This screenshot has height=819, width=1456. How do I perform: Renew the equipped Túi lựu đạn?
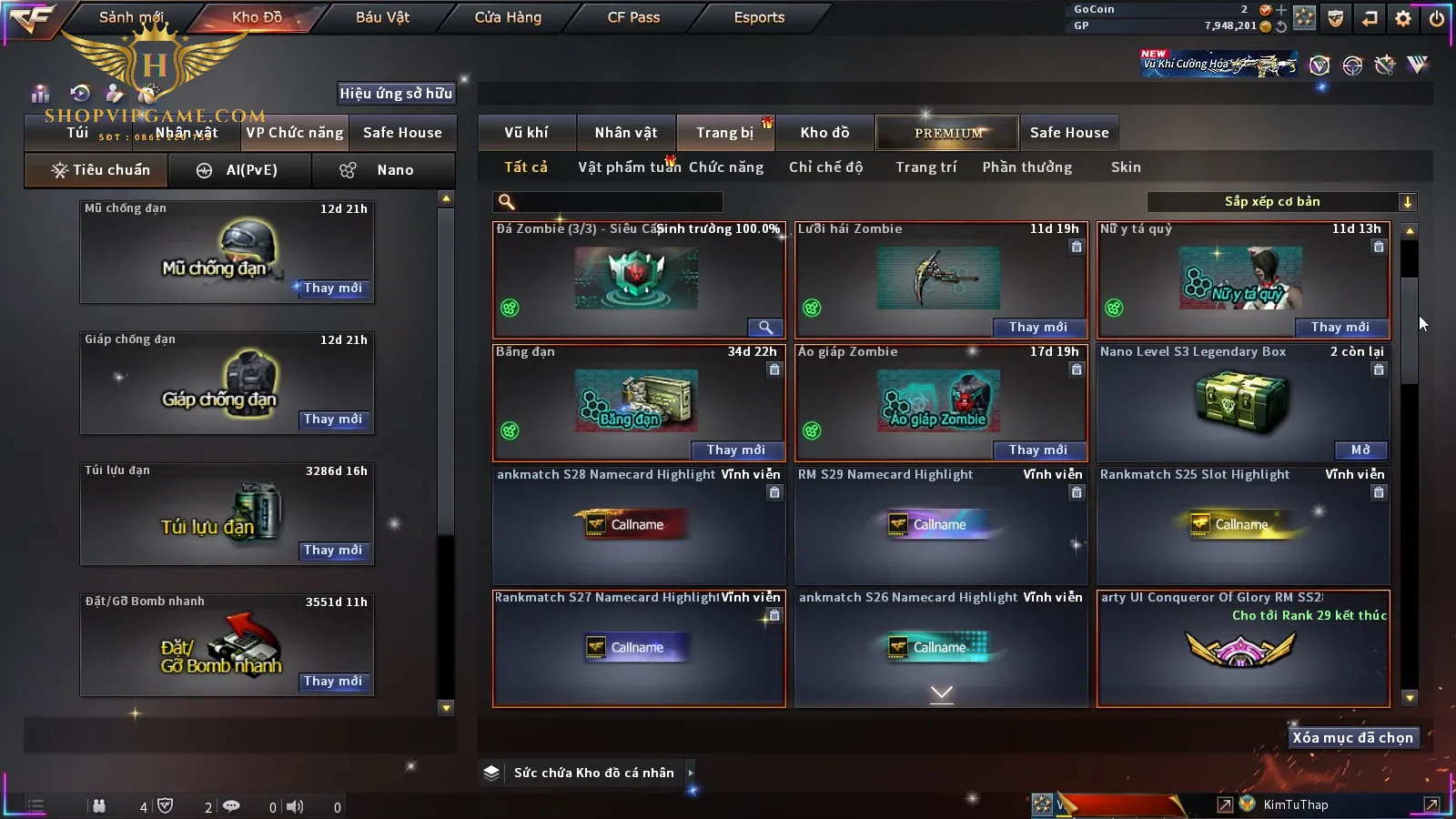(332, 551)
